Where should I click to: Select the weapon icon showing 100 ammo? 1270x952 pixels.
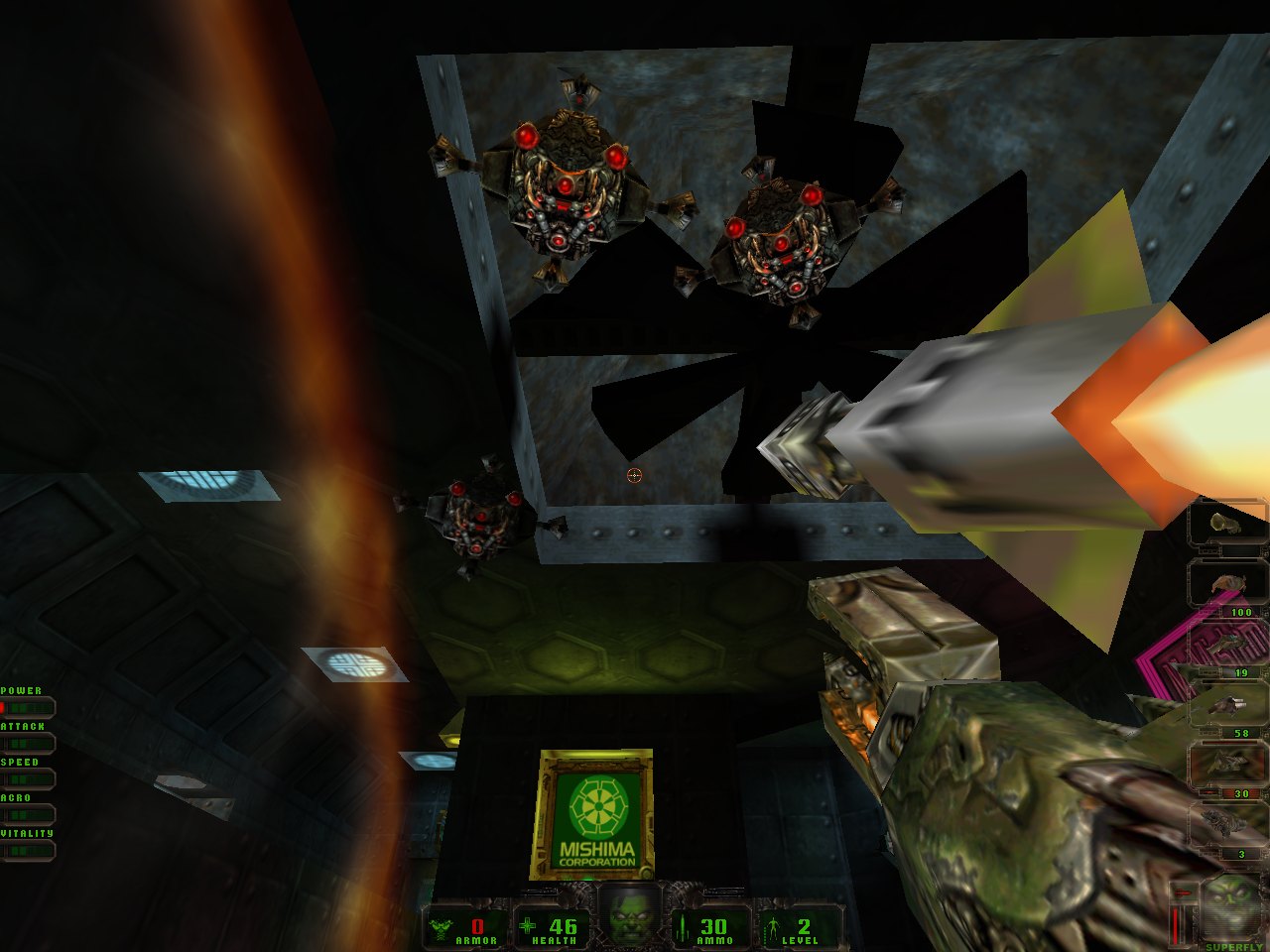tap(1227, 581)
